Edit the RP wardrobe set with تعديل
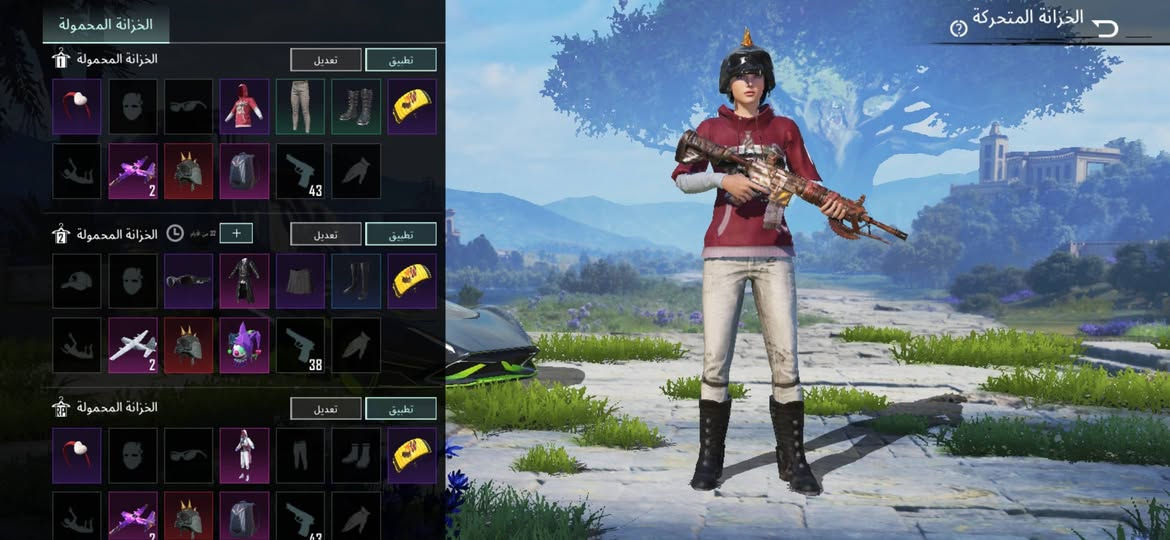Screen dimensions: 1170x540 click(325, 408)
